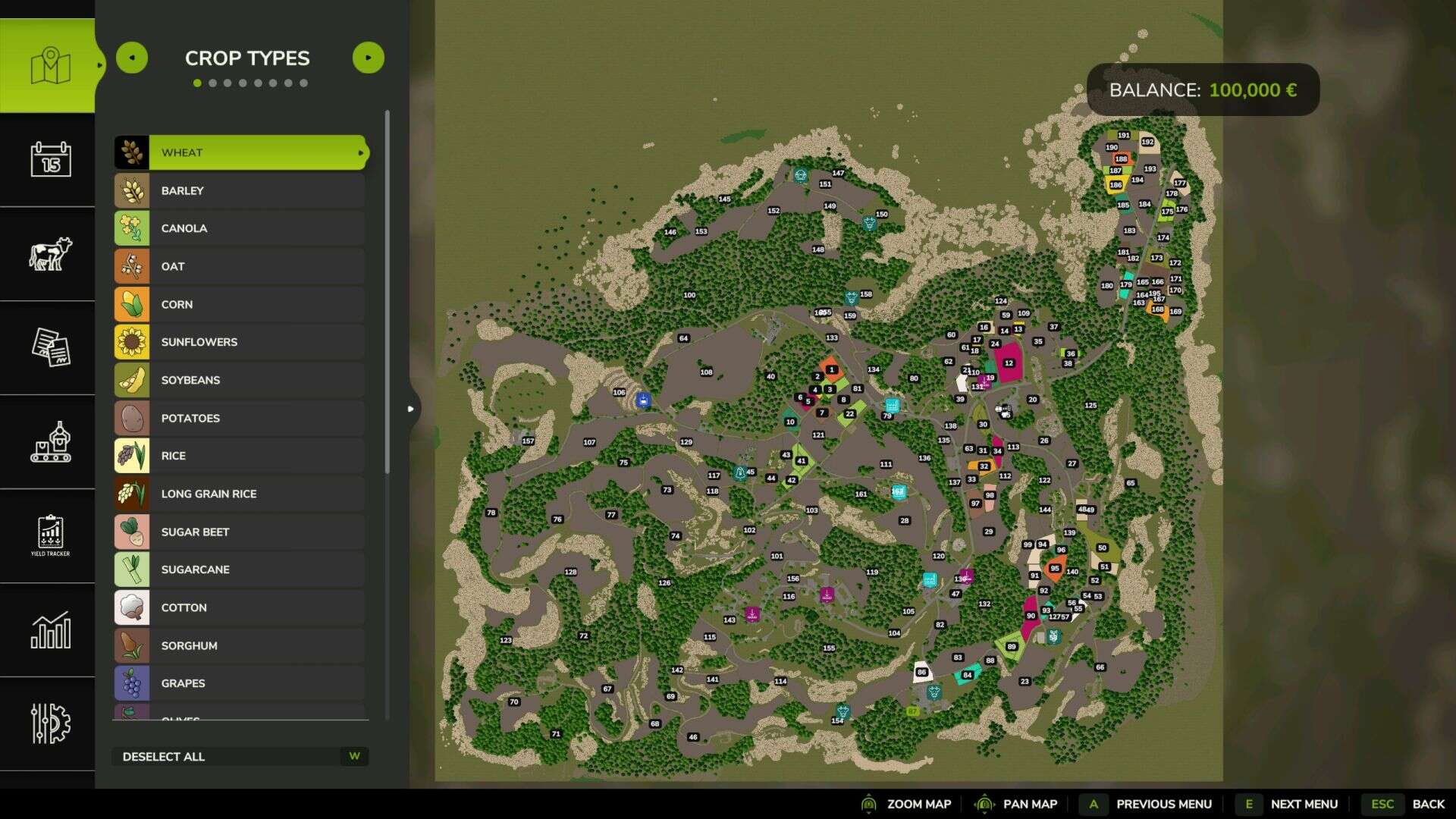Open the statistics tab with bar chart
Image resolution: width=1456 pixels, height=819 pixels.
click(x=50, y=629)
